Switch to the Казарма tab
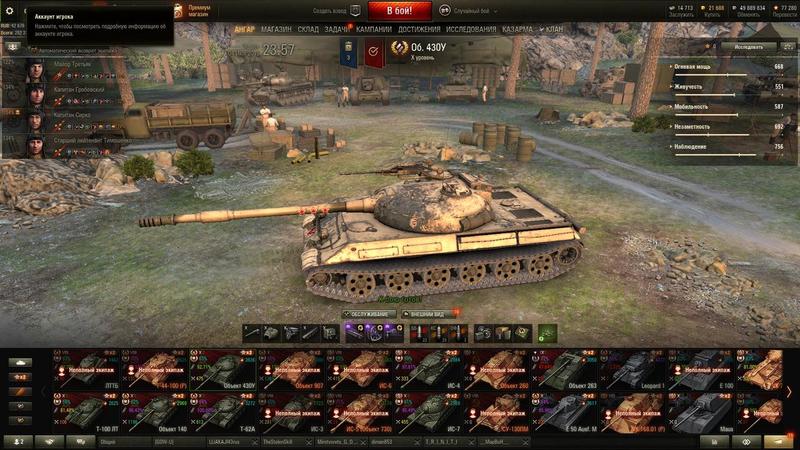 (517, 30)
